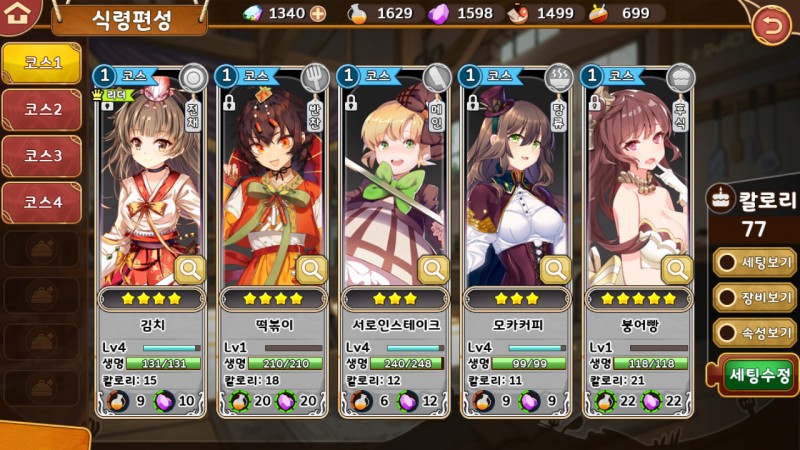This screenshot has width=800, height=450.
Task: Switch to the 코스3 tab
Action: coord(42,156)
